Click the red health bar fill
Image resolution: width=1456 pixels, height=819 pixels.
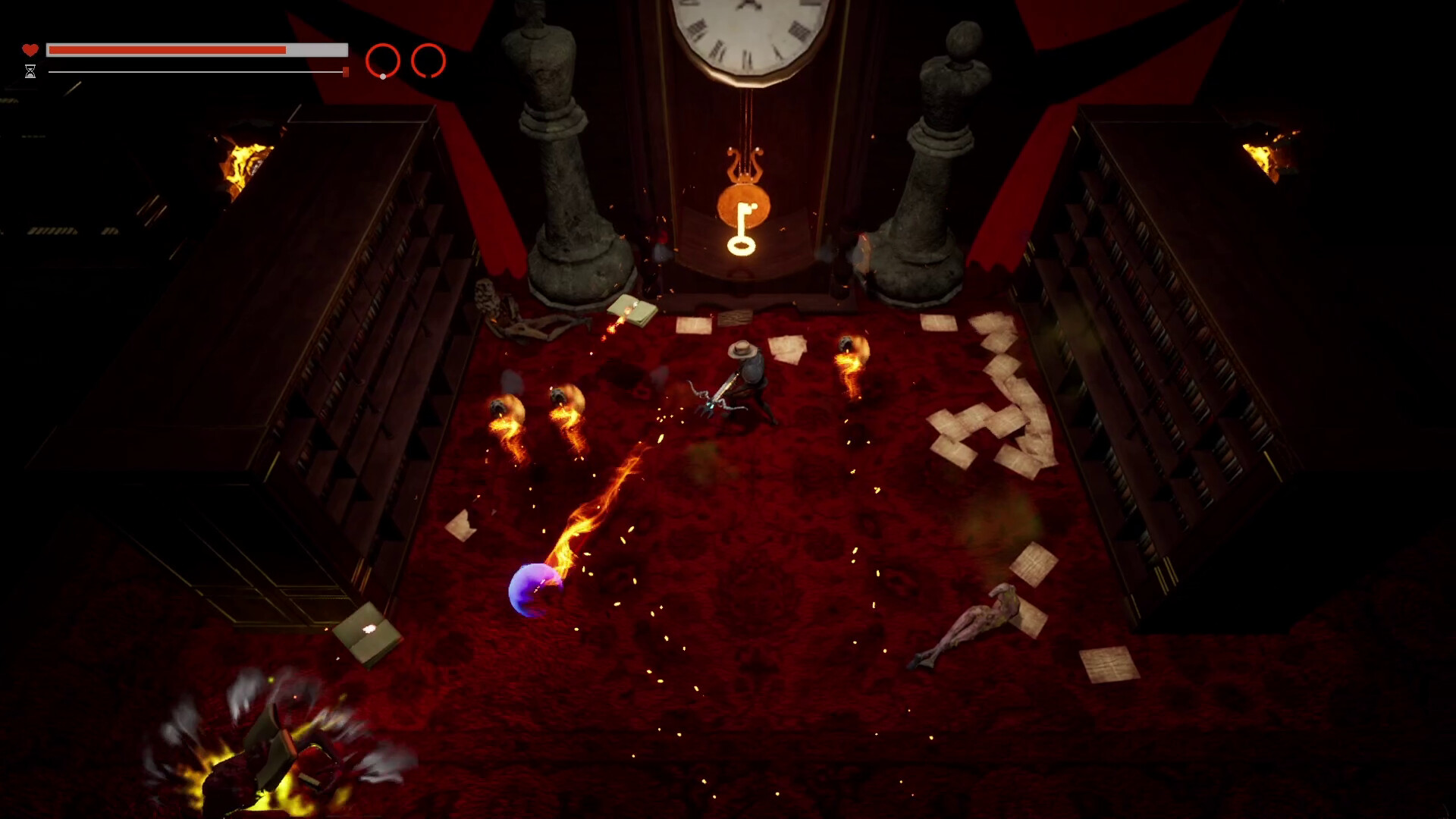tap(167, 49)
